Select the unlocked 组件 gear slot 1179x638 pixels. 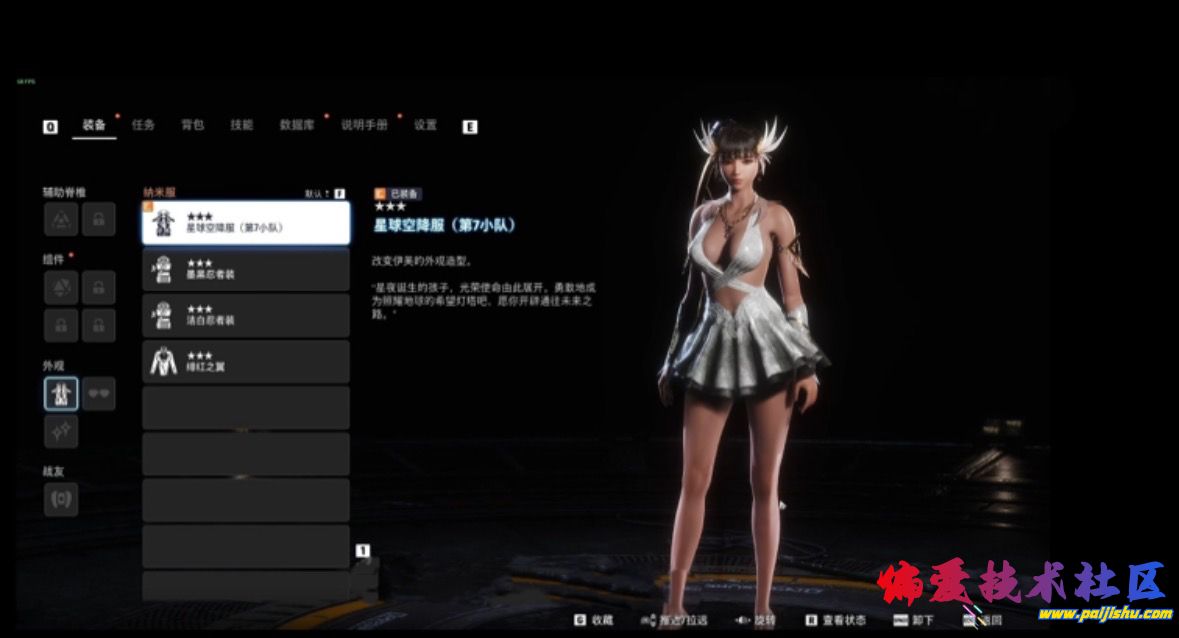tap(61, 288)
